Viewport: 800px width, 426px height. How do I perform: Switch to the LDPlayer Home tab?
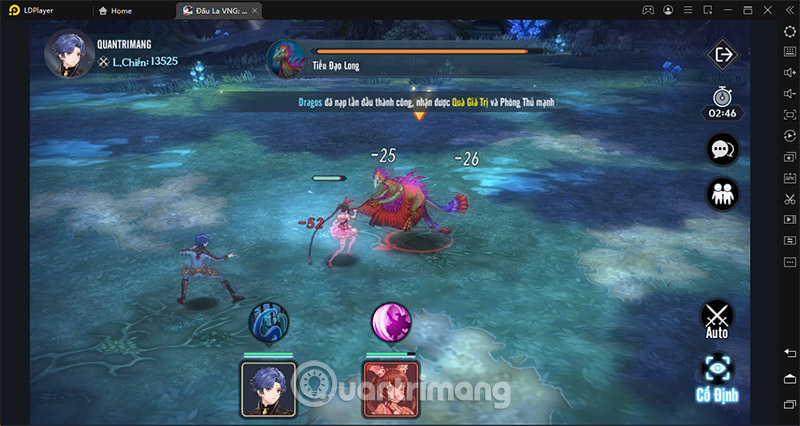(116, 10)
